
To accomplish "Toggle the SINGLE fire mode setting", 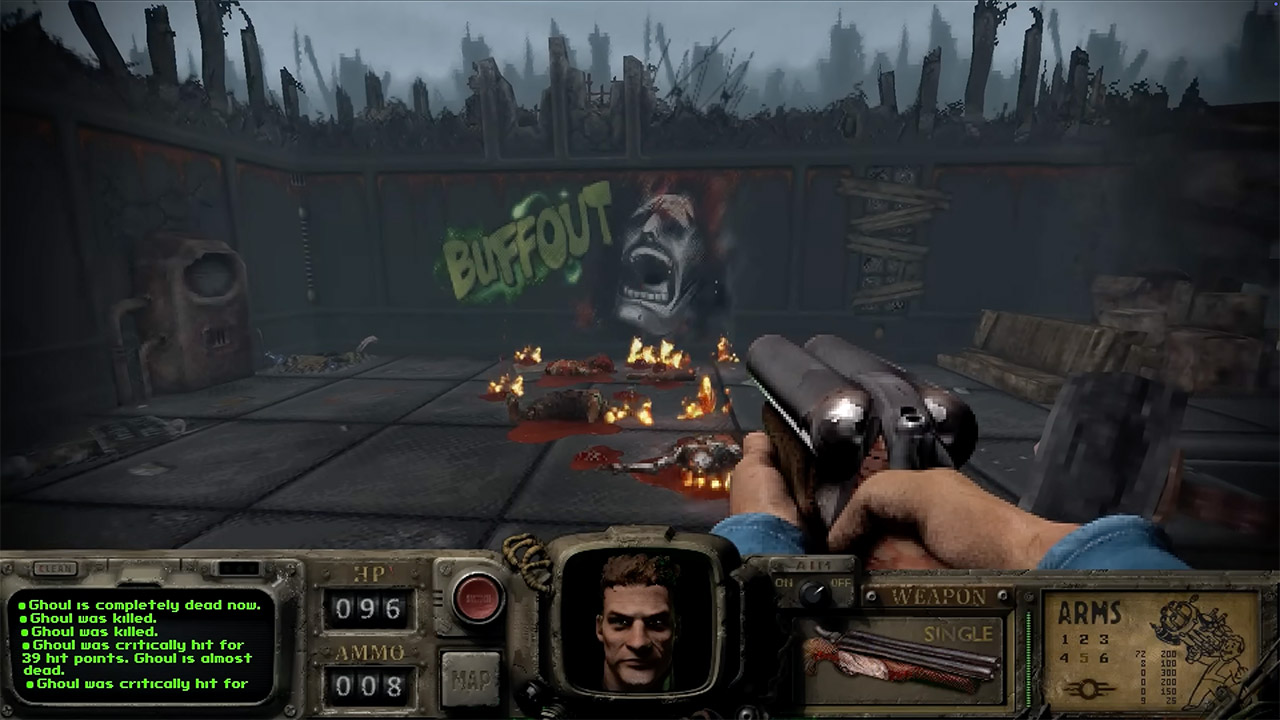I will tap(958, 633).
